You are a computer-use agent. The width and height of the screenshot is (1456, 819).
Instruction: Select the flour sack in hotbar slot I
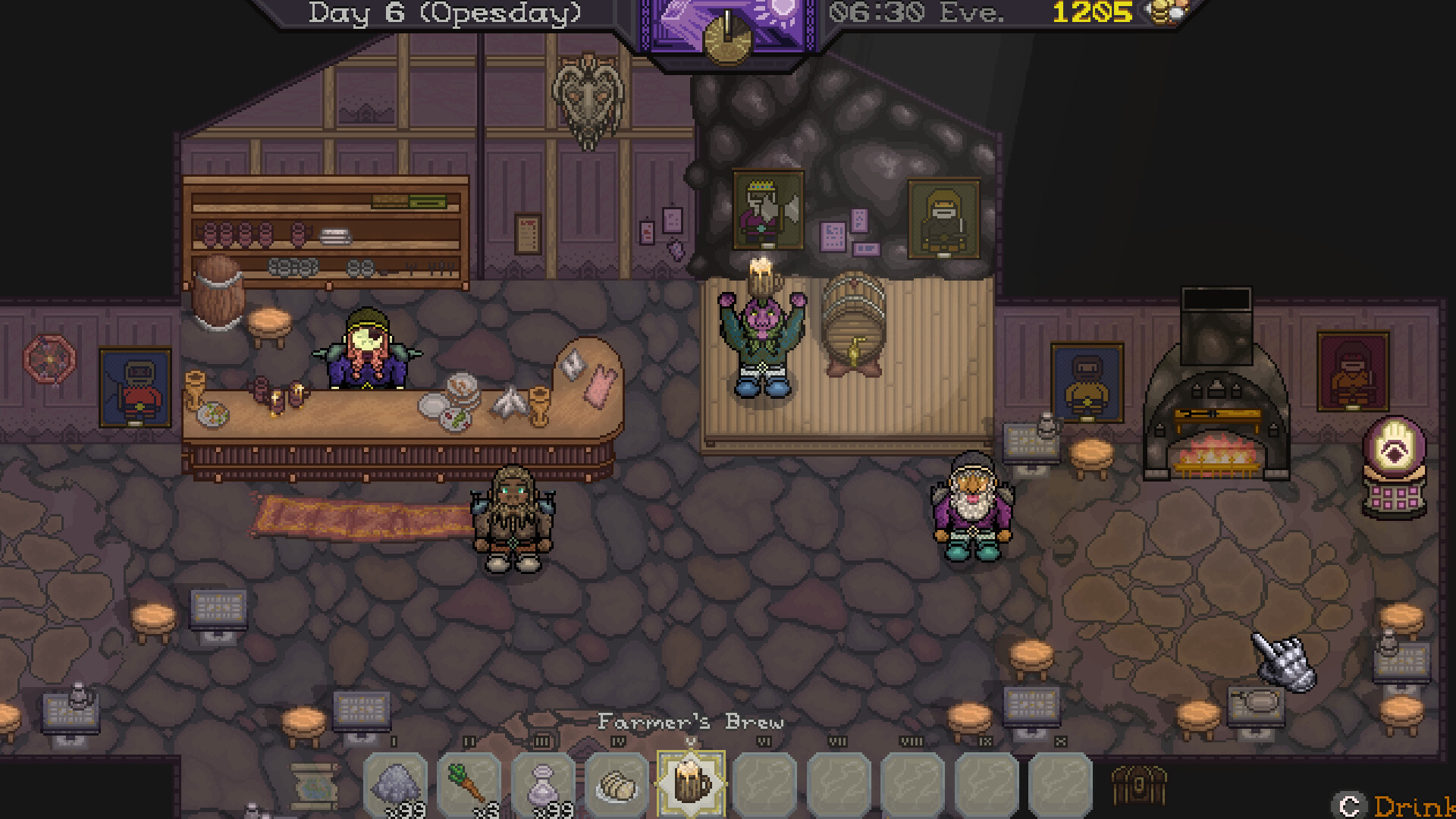[395, 783]
